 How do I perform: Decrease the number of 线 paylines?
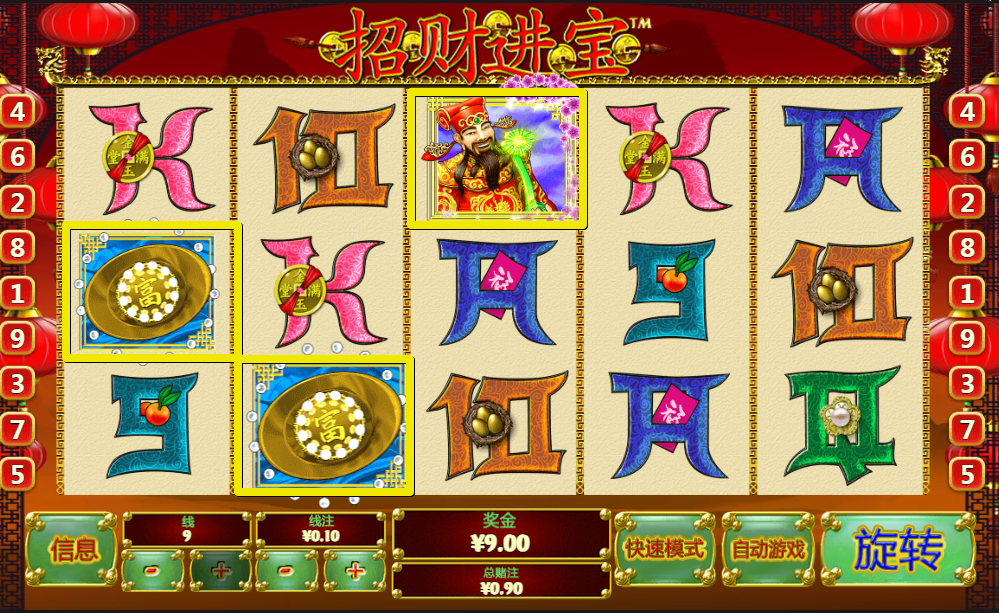point(153,571)
